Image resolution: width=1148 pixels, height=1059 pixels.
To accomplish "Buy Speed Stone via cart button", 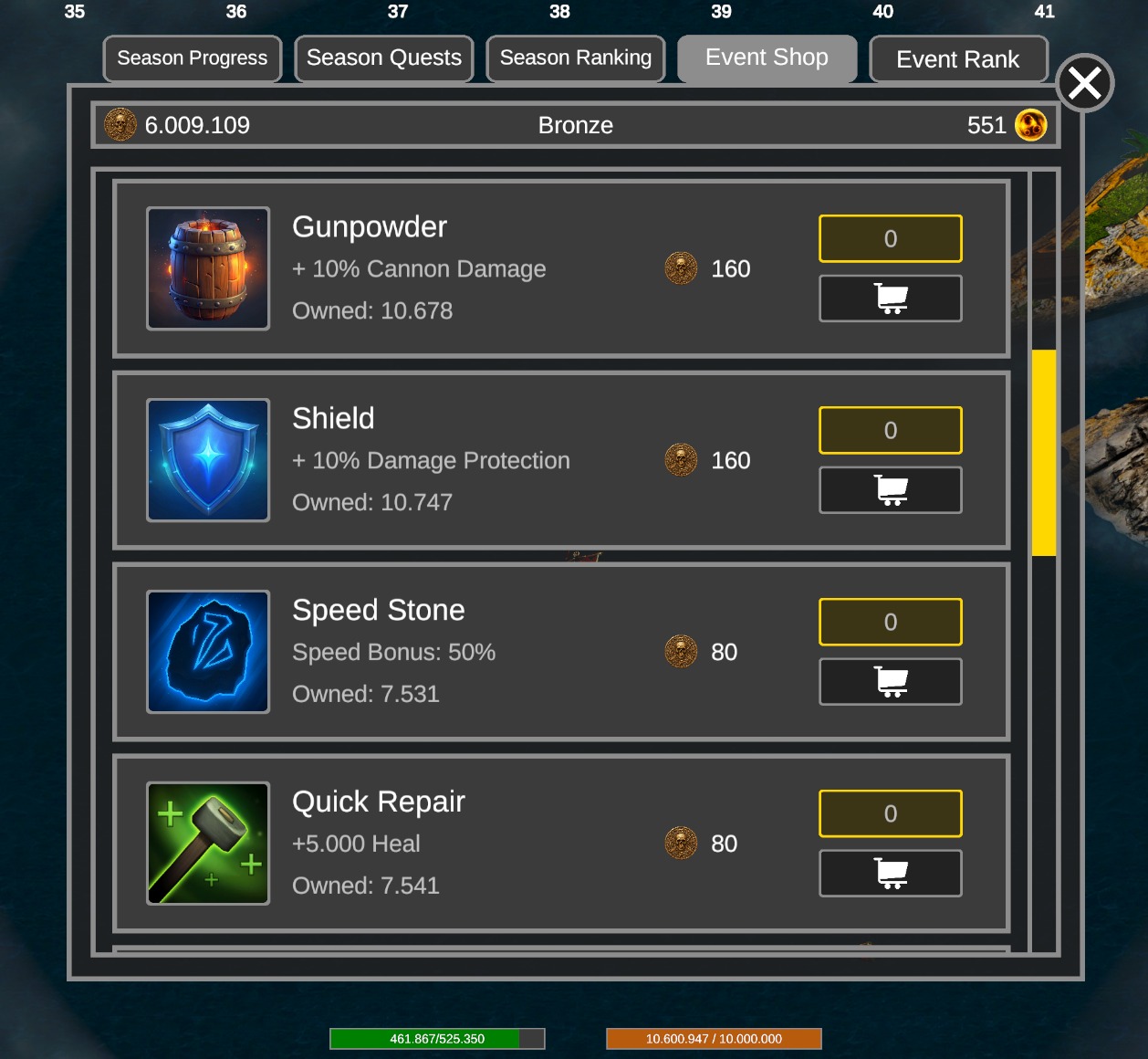I will [890, 682].
